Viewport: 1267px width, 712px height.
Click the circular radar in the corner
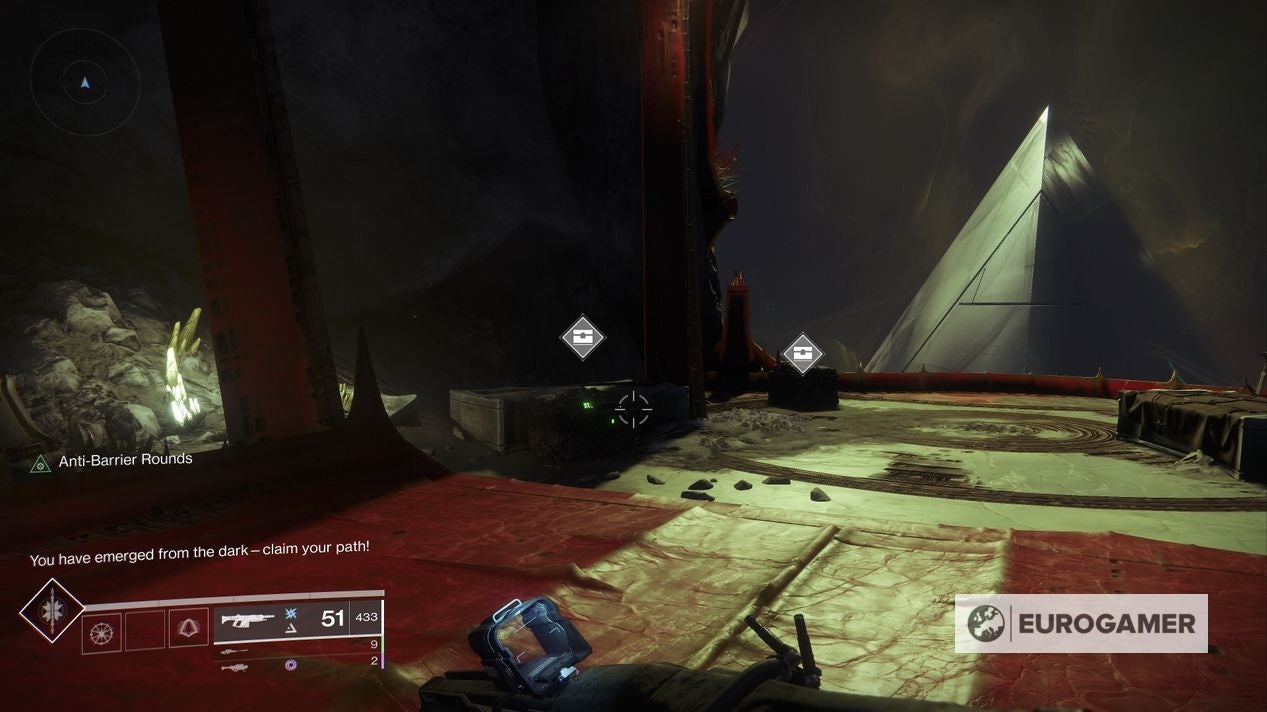click(x=84, y=82)
